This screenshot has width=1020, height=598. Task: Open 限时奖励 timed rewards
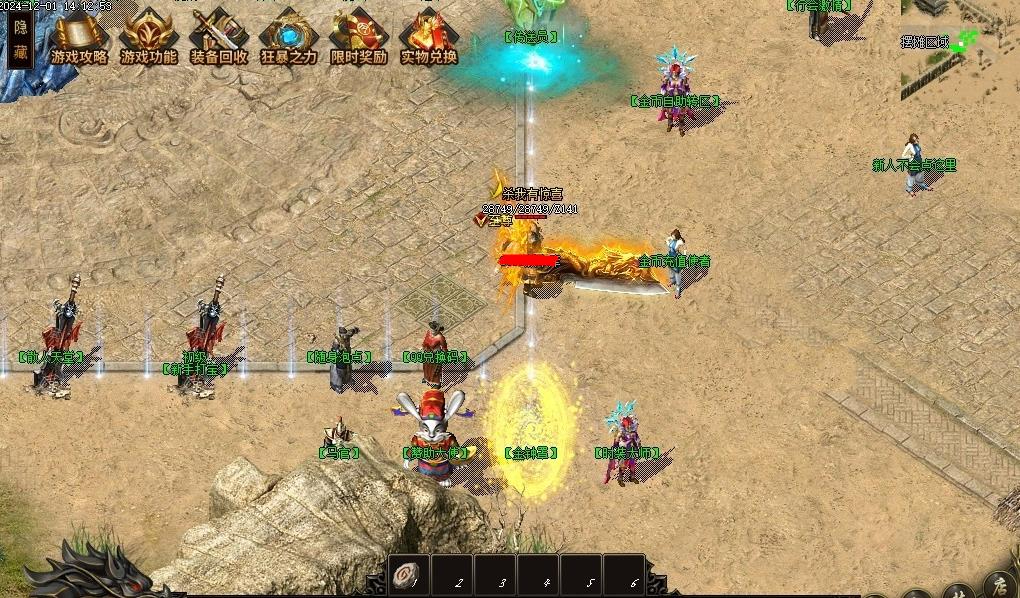(x=358, y=39)
